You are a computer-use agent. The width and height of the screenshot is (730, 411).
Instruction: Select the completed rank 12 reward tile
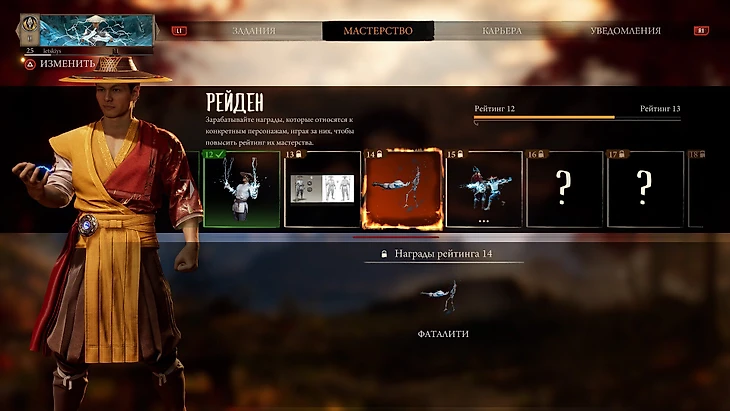241,190
